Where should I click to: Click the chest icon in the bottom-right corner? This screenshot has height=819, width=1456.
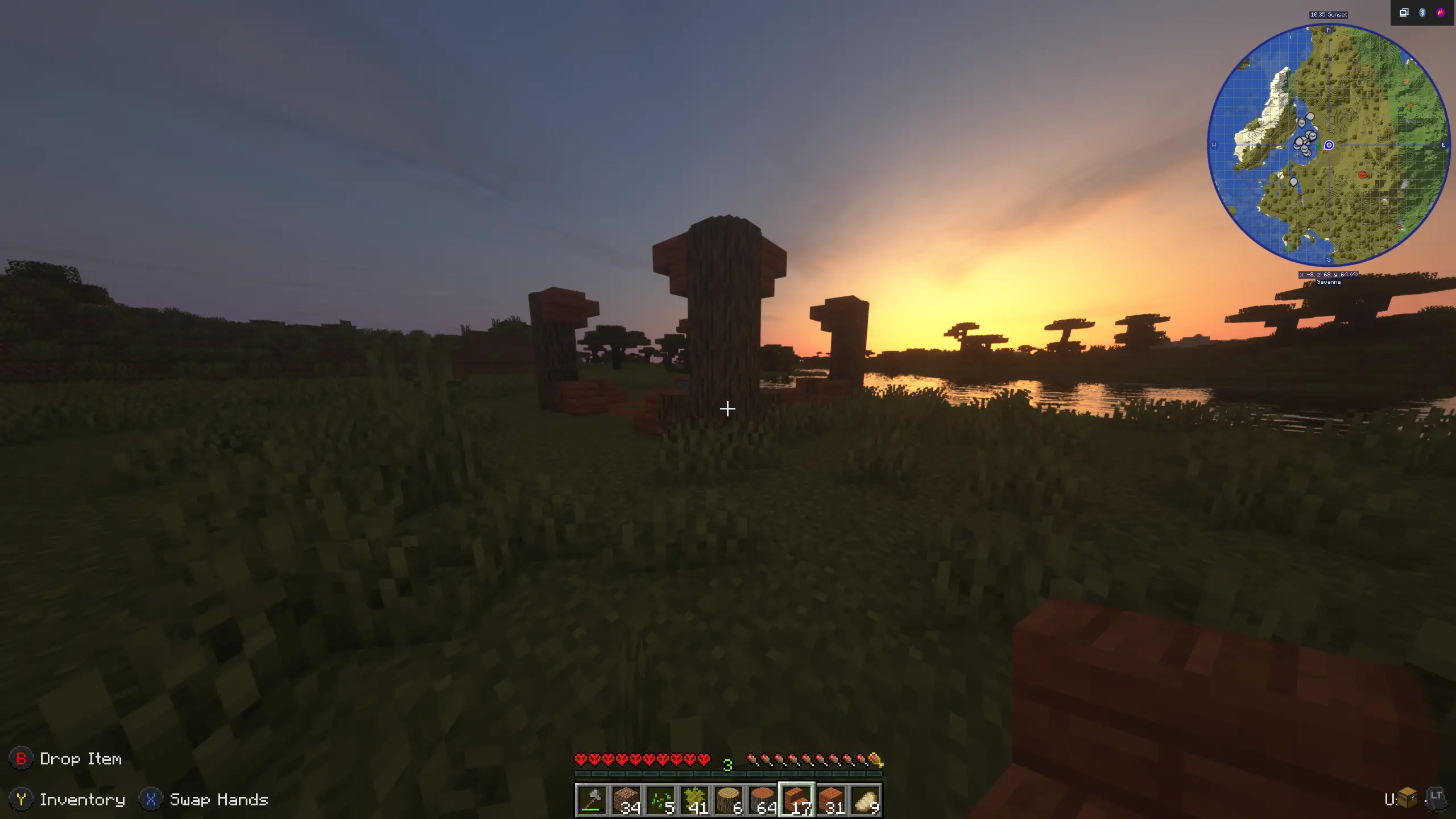pyautogui.click(x=1407, y=797)
